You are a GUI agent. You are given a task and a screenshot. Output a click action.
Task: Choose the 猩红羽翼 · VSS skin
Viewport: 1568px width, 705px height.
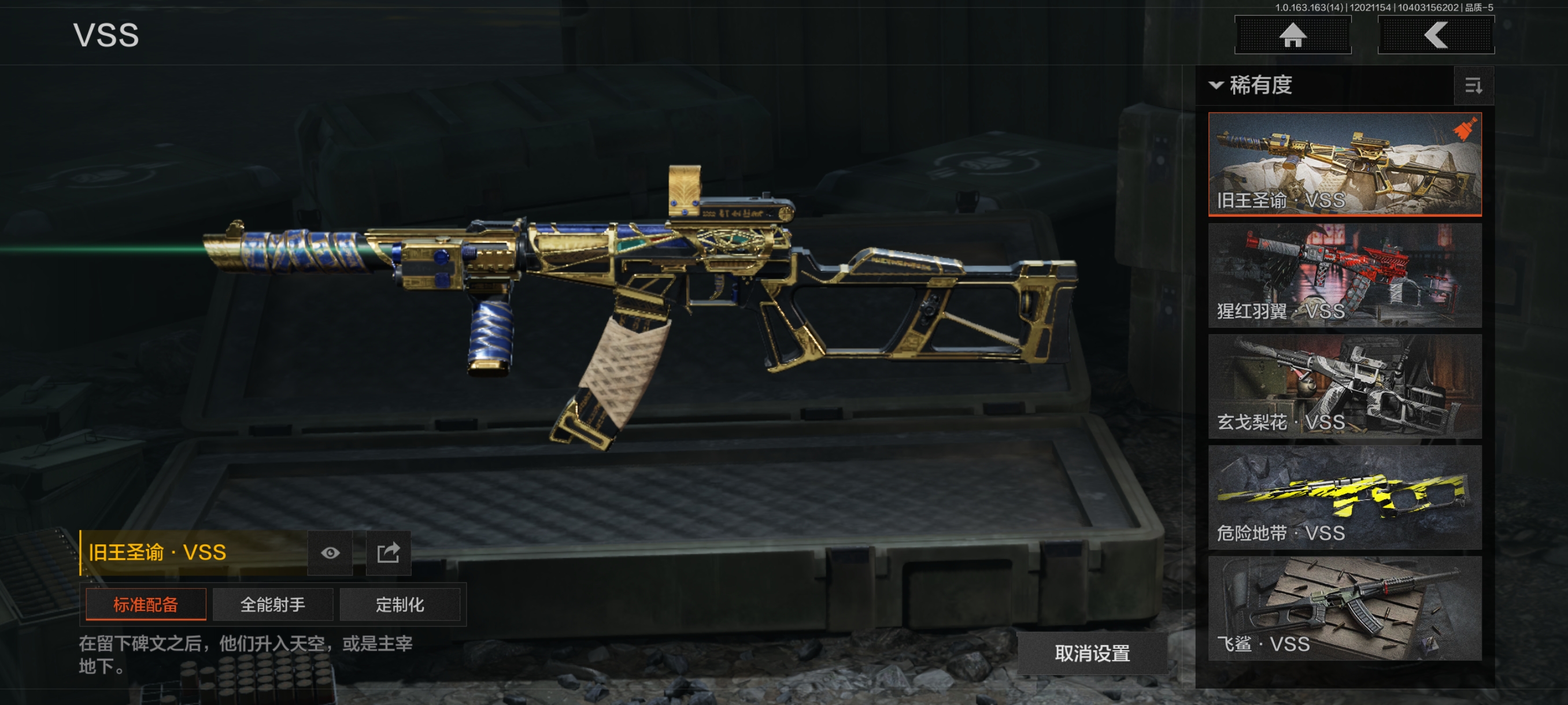[x=1345, y=275]
